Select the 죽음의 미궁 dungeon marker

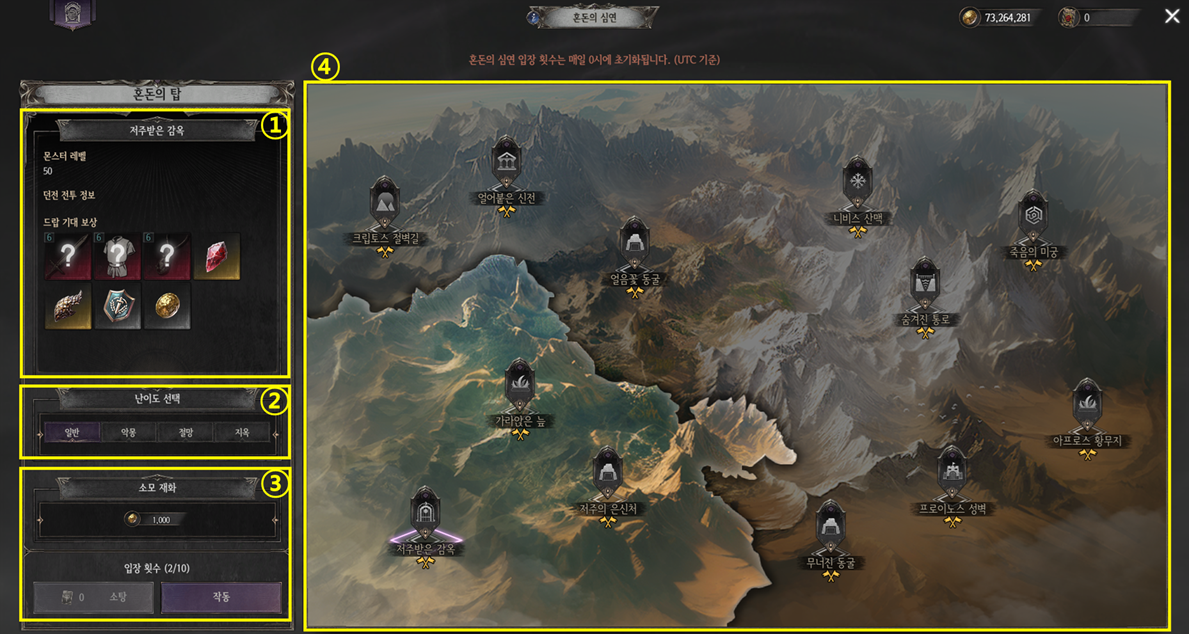pyautogui.click(x=1033, y=218)
